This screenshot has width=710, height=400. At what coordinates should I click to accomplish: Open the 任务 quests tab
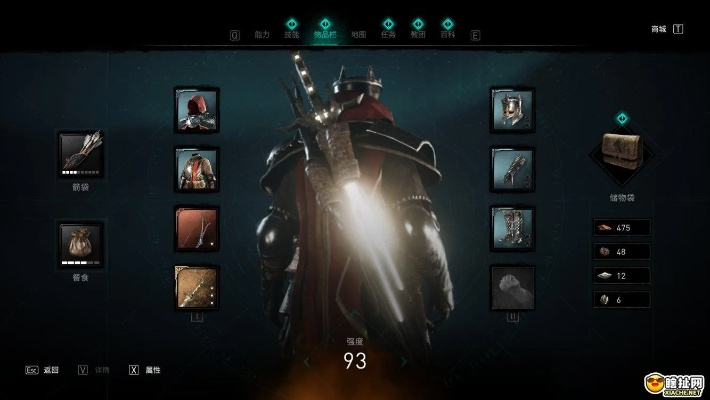pyautogui.click(x=388, y=34)
